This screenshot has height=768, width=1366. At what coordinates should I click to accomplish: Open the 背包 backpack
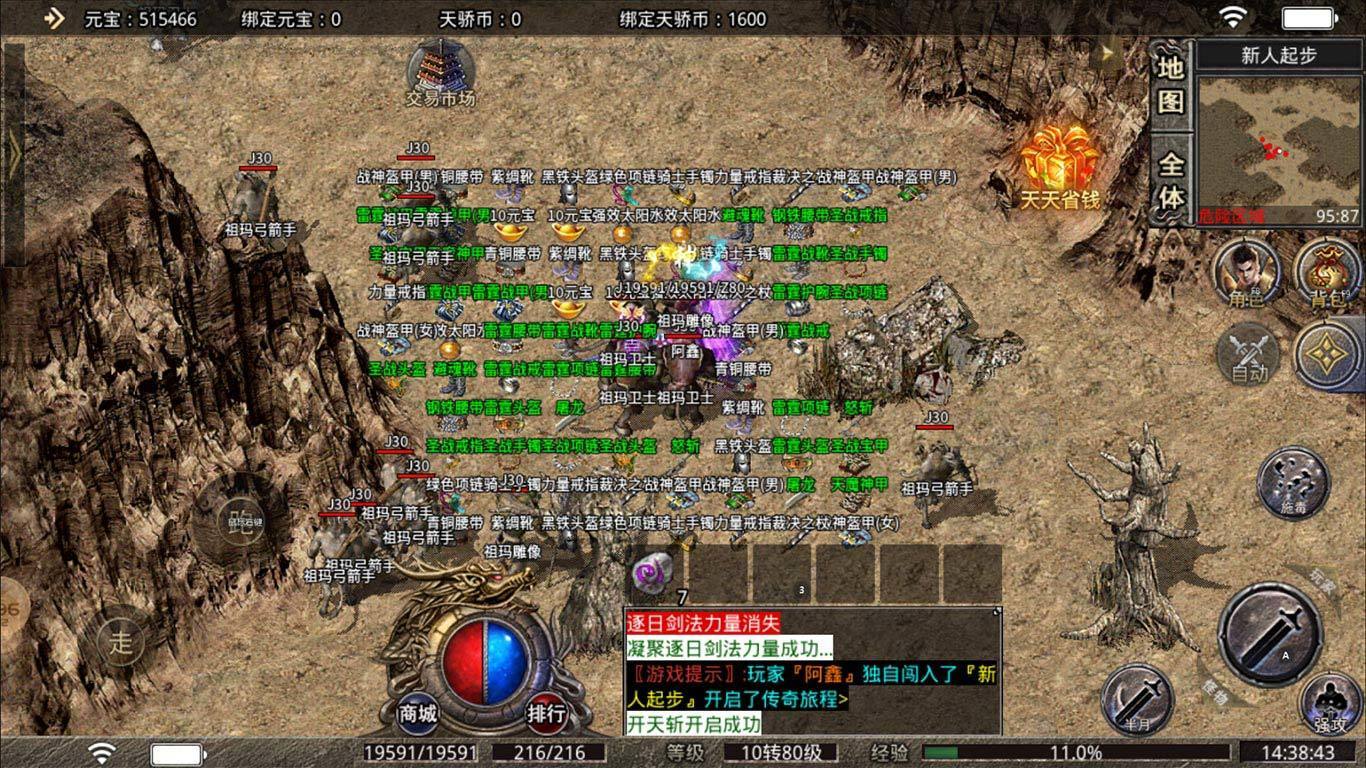click(1328, 272)
